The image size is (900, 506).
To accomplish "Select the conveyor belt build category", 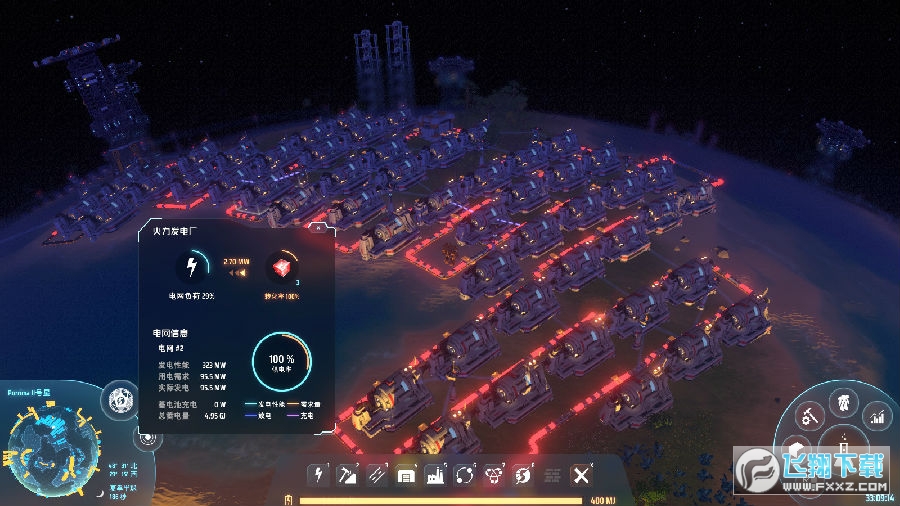I will pos(378,475).
